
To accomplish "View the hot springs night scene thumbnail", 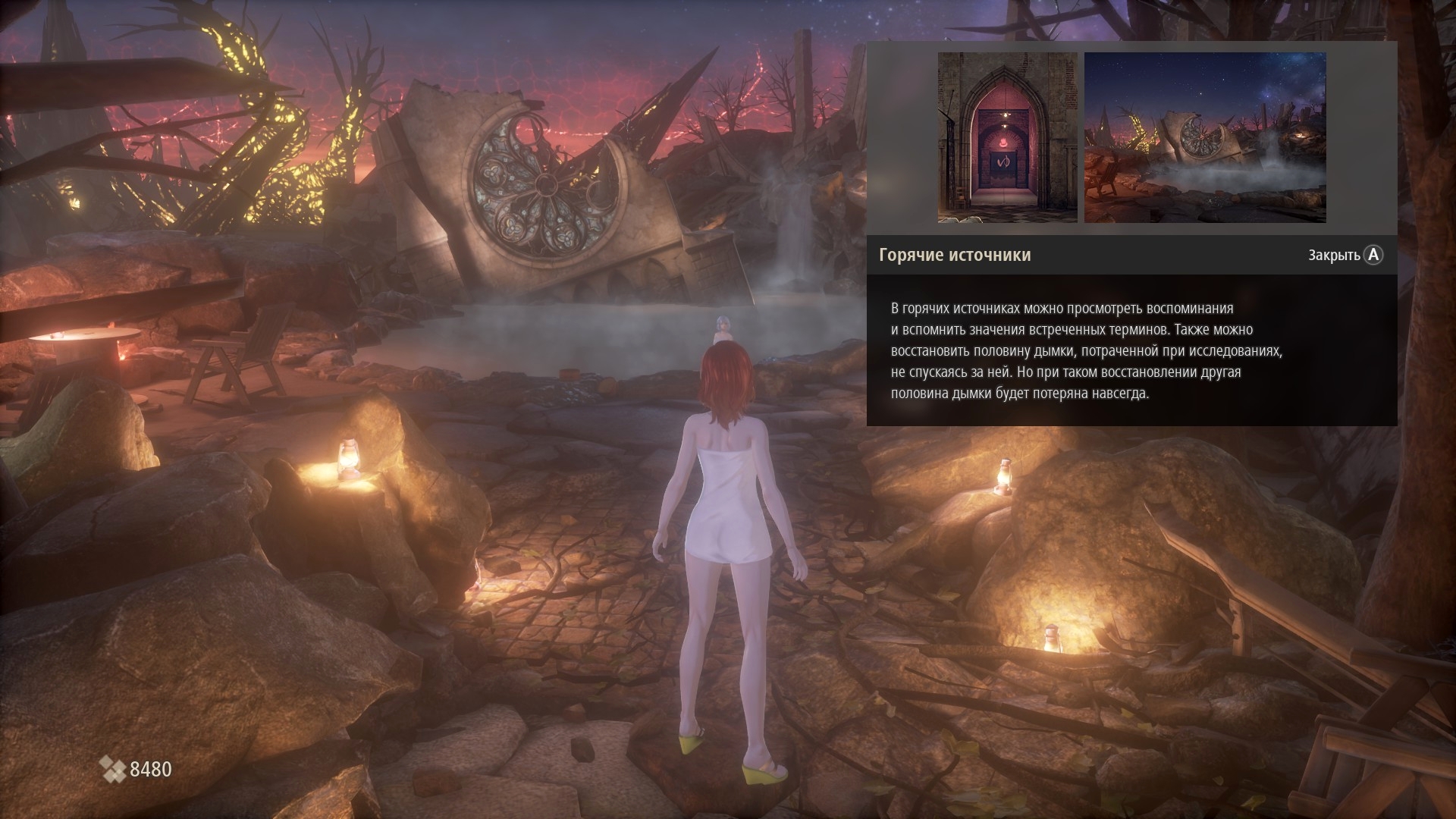I will click(1205, 137).
